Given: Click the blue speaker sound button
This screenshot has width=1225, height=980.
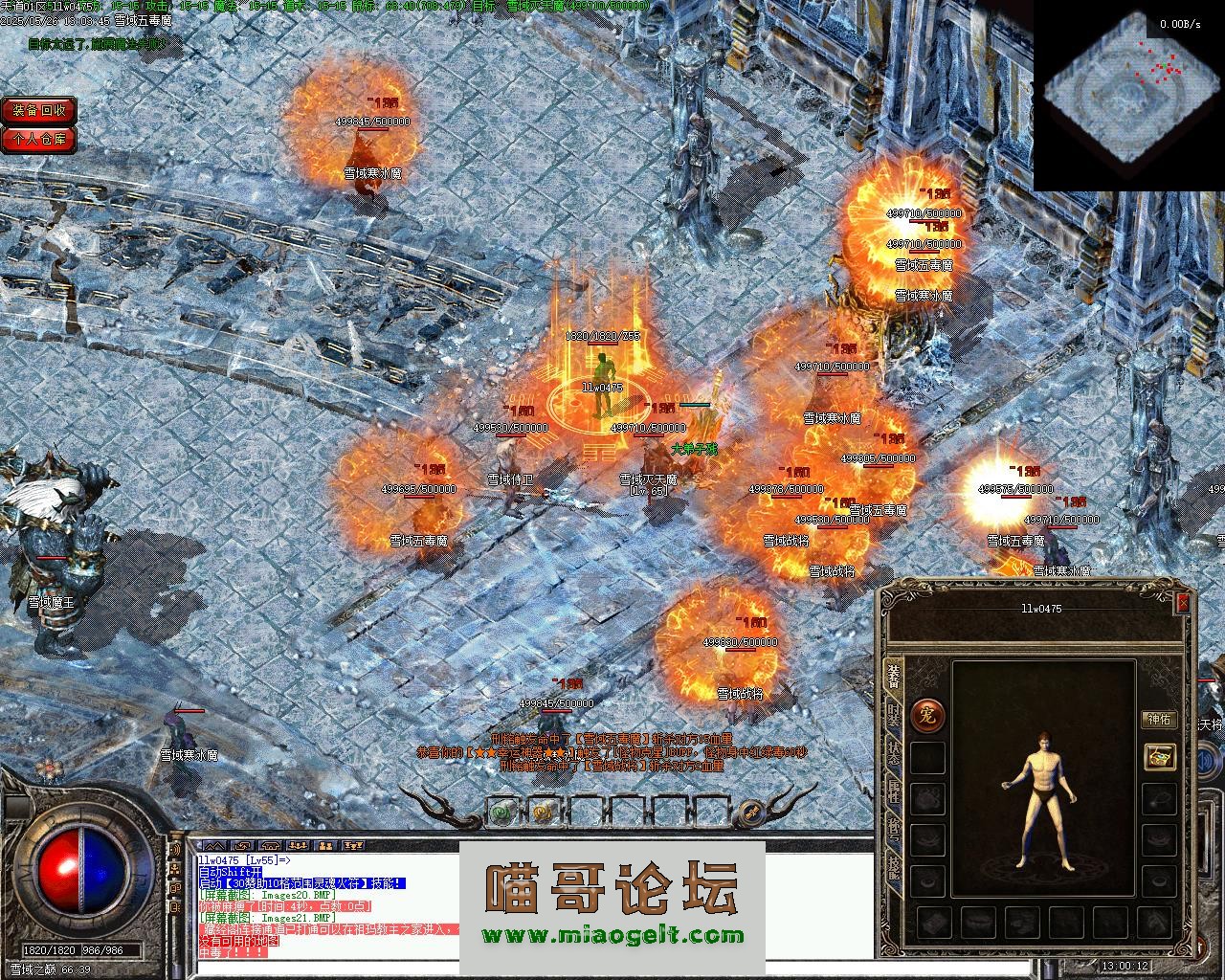Looking at the screenshot, I should (x=175, y=847).
